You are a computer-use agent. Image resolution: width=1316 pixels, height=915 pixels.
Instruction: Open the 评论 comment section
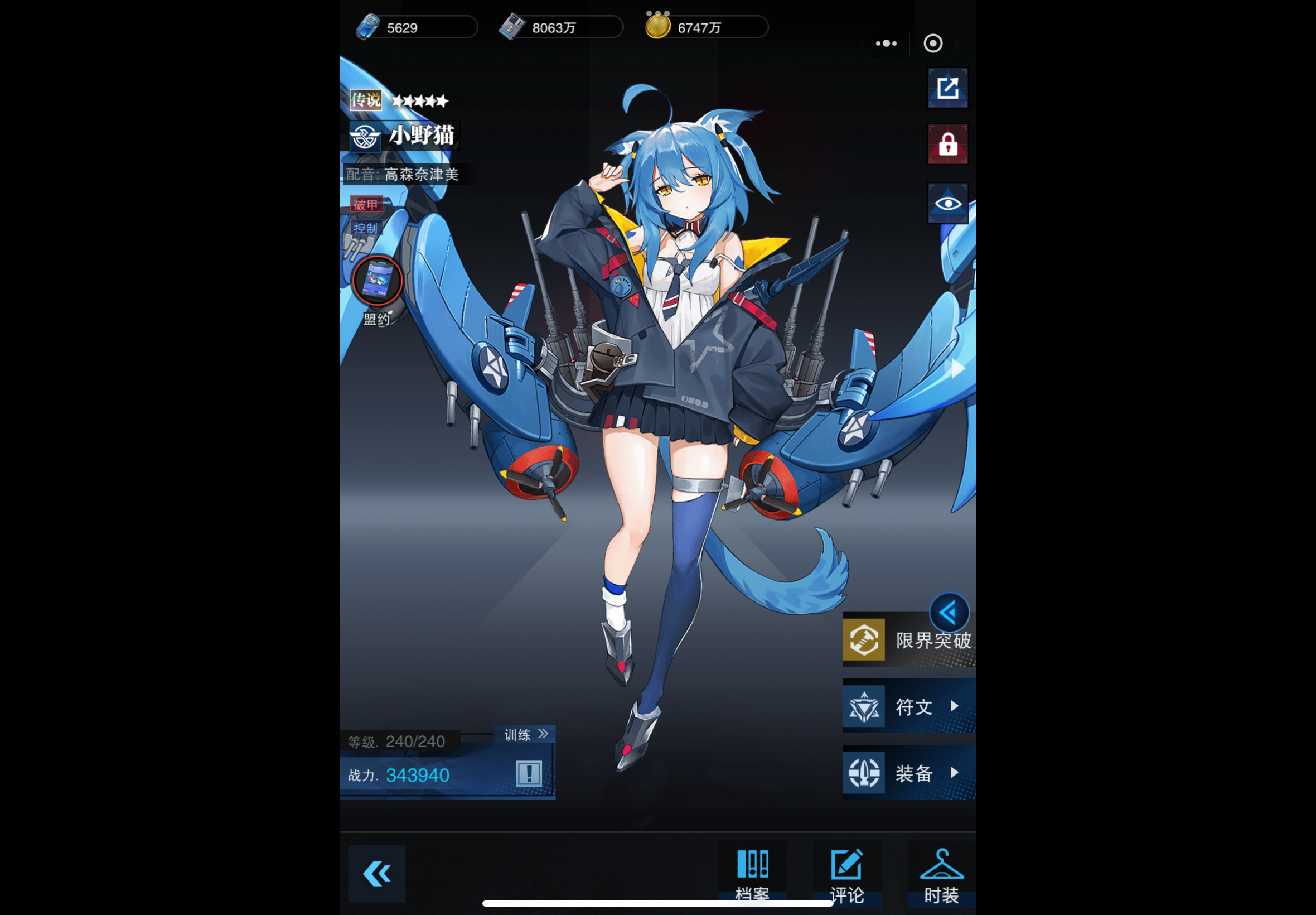pos(845,871)
